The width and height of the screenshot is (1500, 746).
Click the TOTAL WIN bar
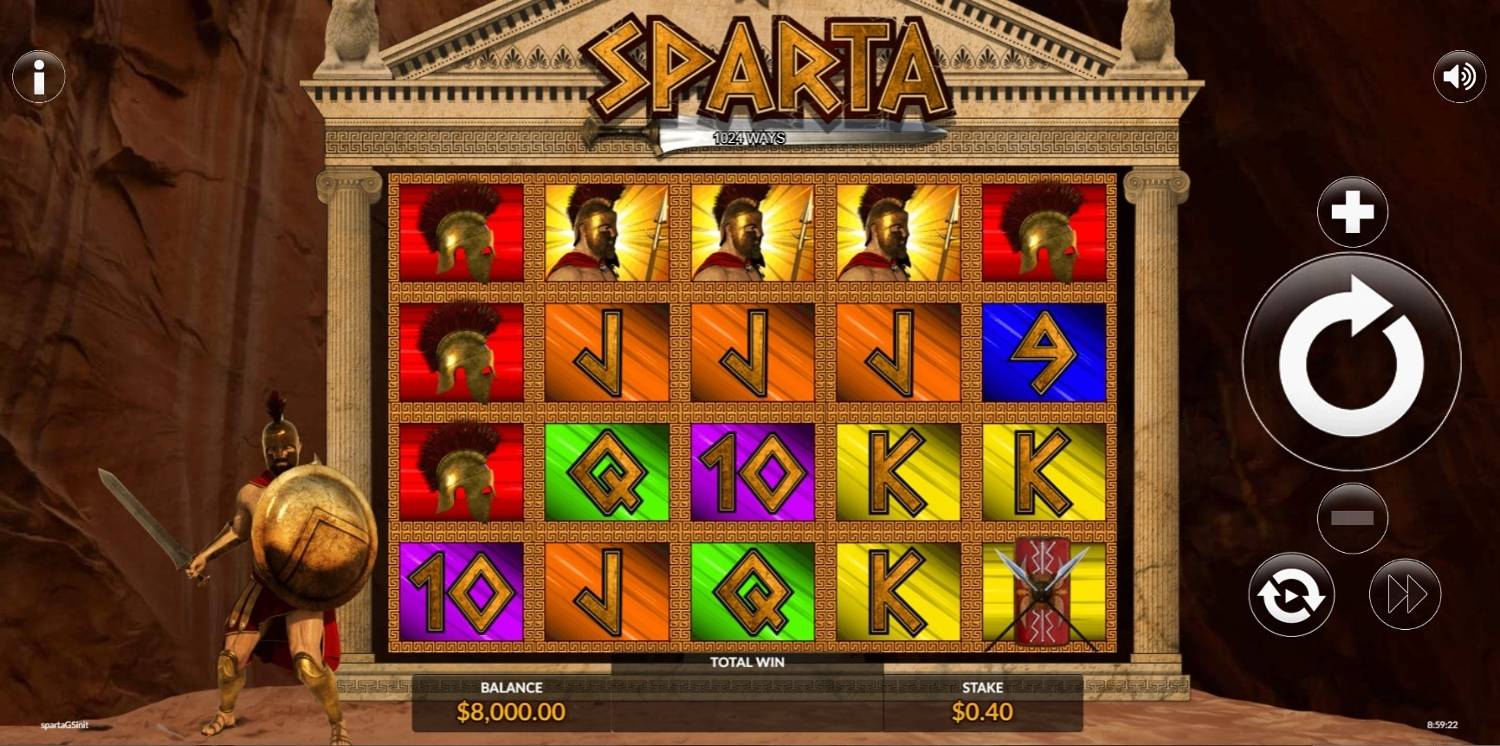[x=748, y=661]
